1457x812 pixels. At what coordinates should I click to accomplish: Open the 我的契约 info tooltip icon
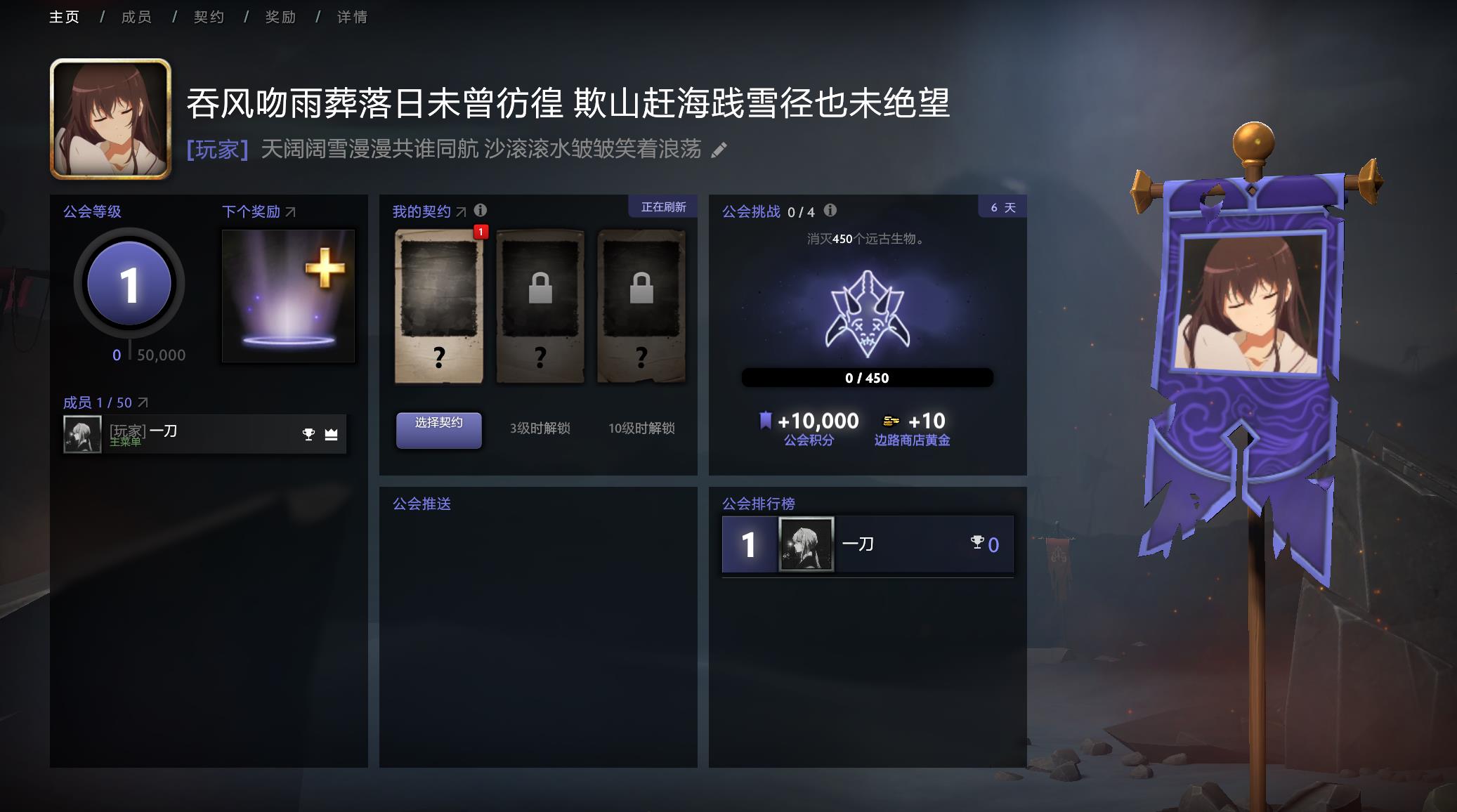tap(481, 211)
